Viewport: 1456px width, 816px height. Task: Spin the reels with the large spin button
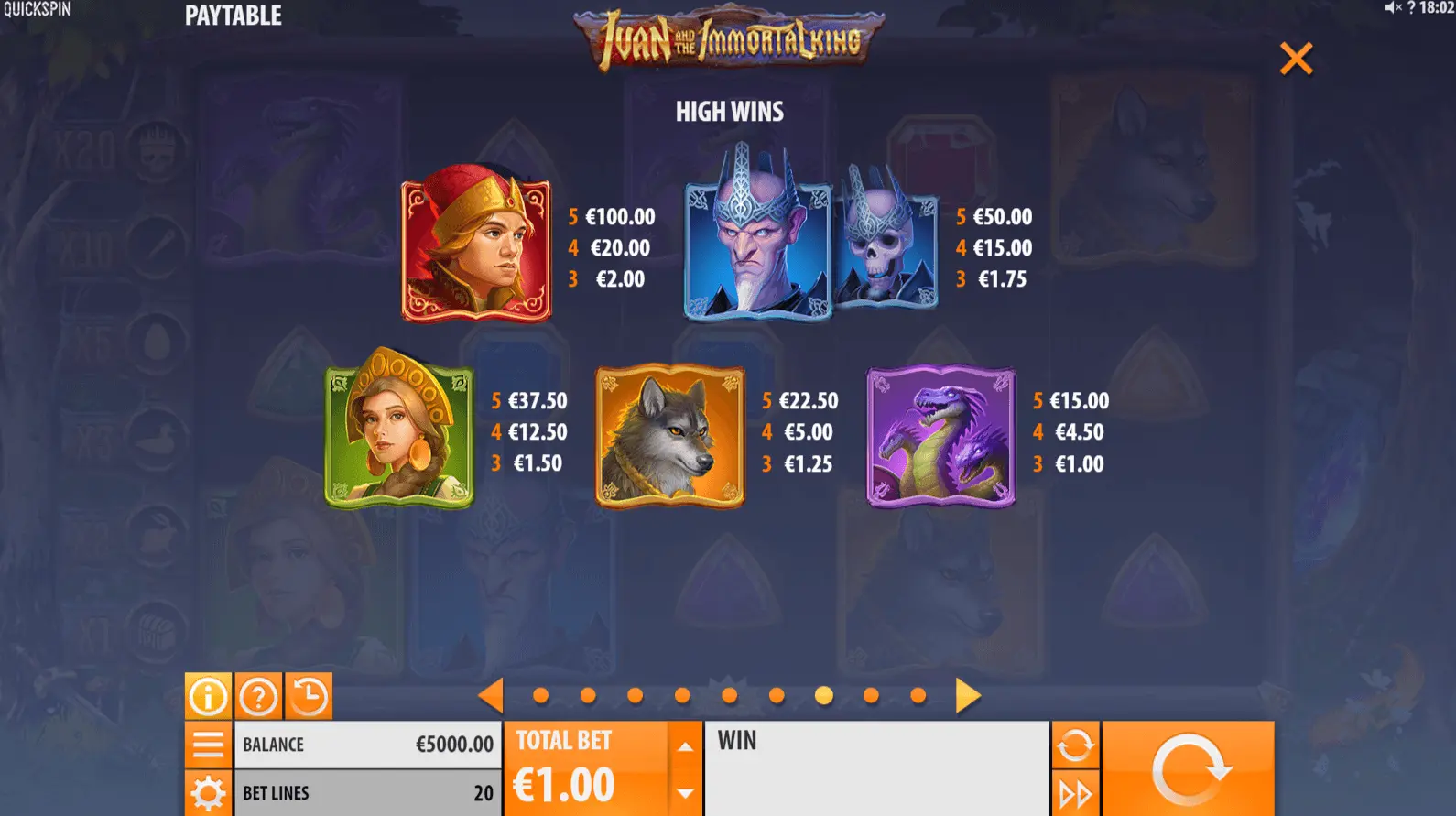(1188, 769)
